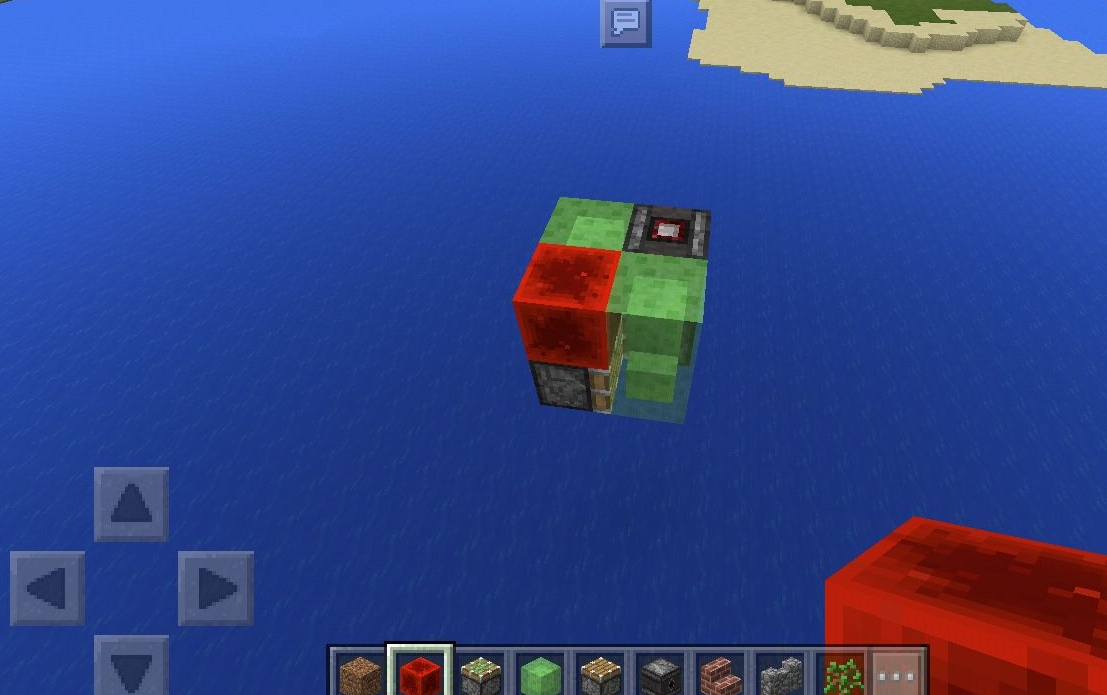This screenshot has width=1107, height=695.
Task: Open the inventory with the three-dots button
Action: coord(897,674)
